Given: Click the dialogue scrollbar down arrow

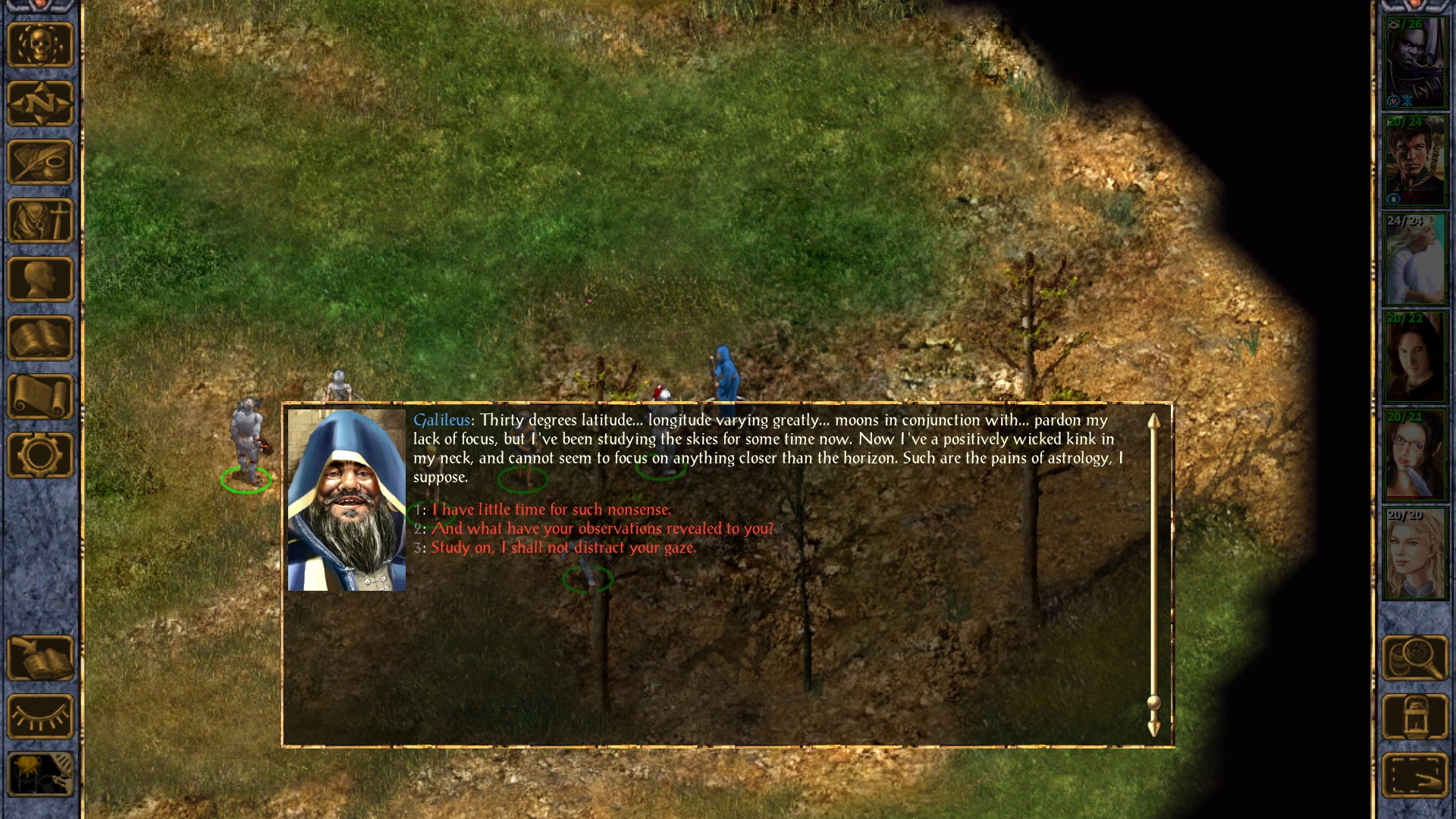Looking at the screenshot, I should pyautogui.click(x=1153, y=729).
